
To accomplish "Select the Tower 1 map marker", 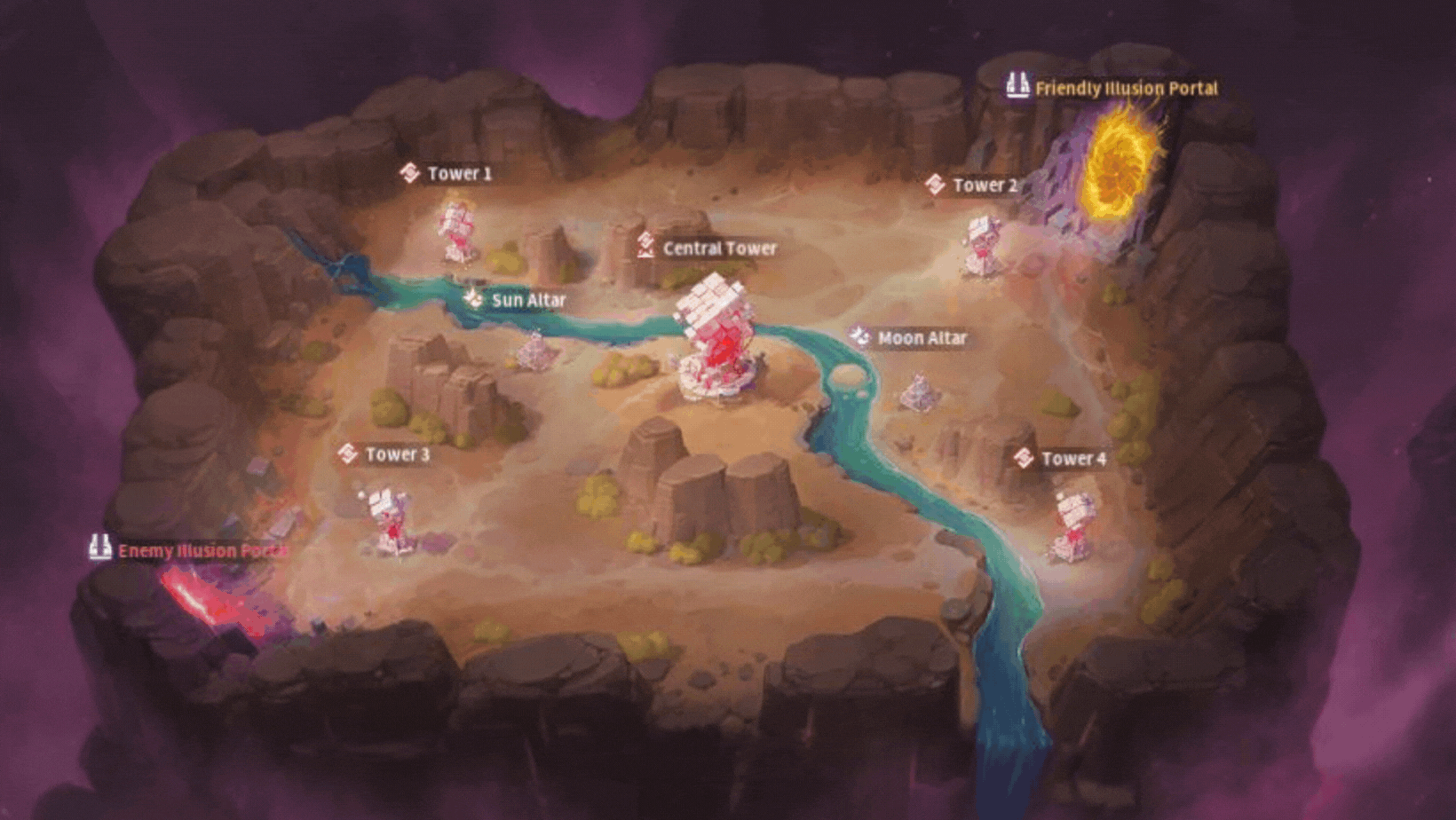I will [x=447, y=173].
